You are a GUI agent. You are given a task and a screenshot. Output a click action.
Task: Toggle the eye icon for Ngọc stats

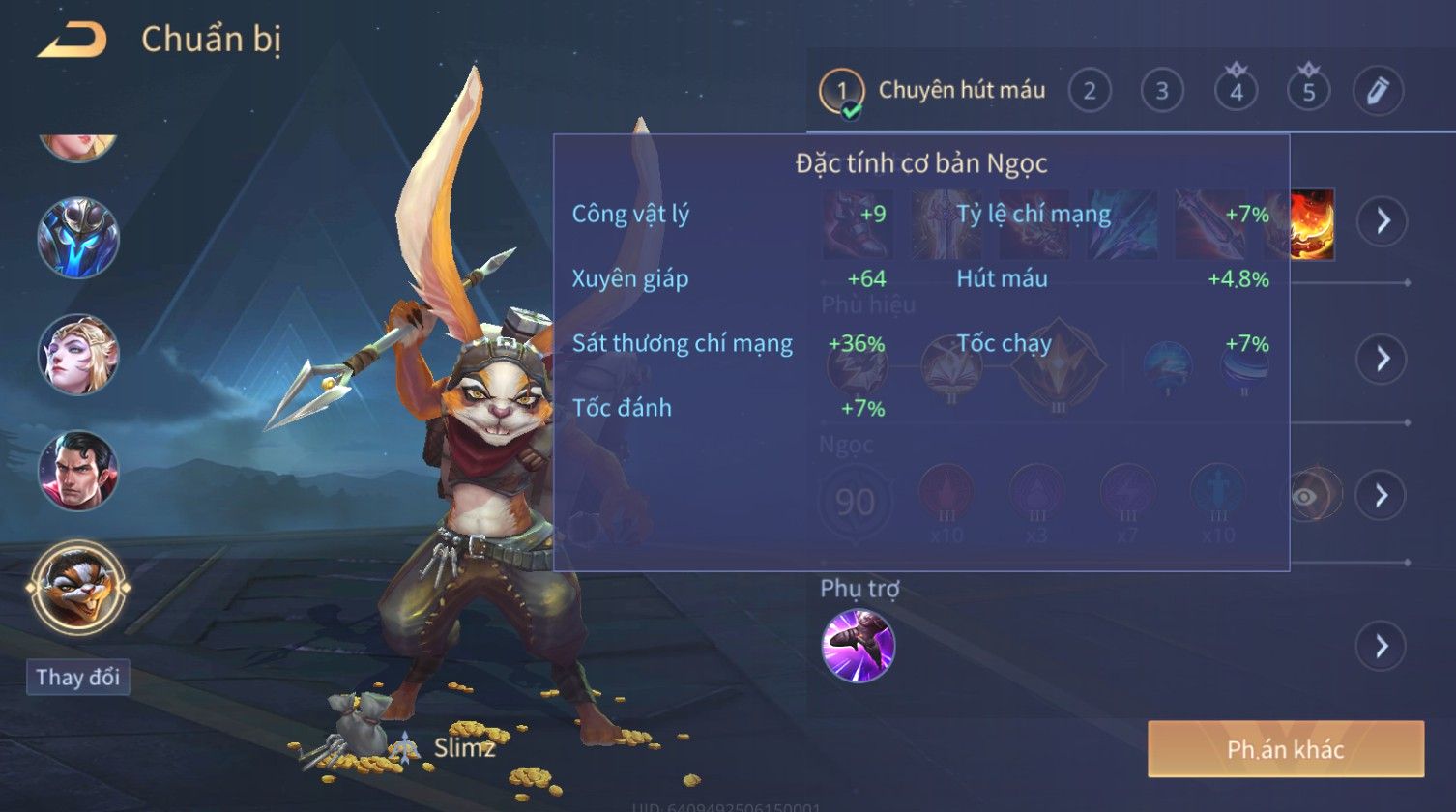(1304, 496)
